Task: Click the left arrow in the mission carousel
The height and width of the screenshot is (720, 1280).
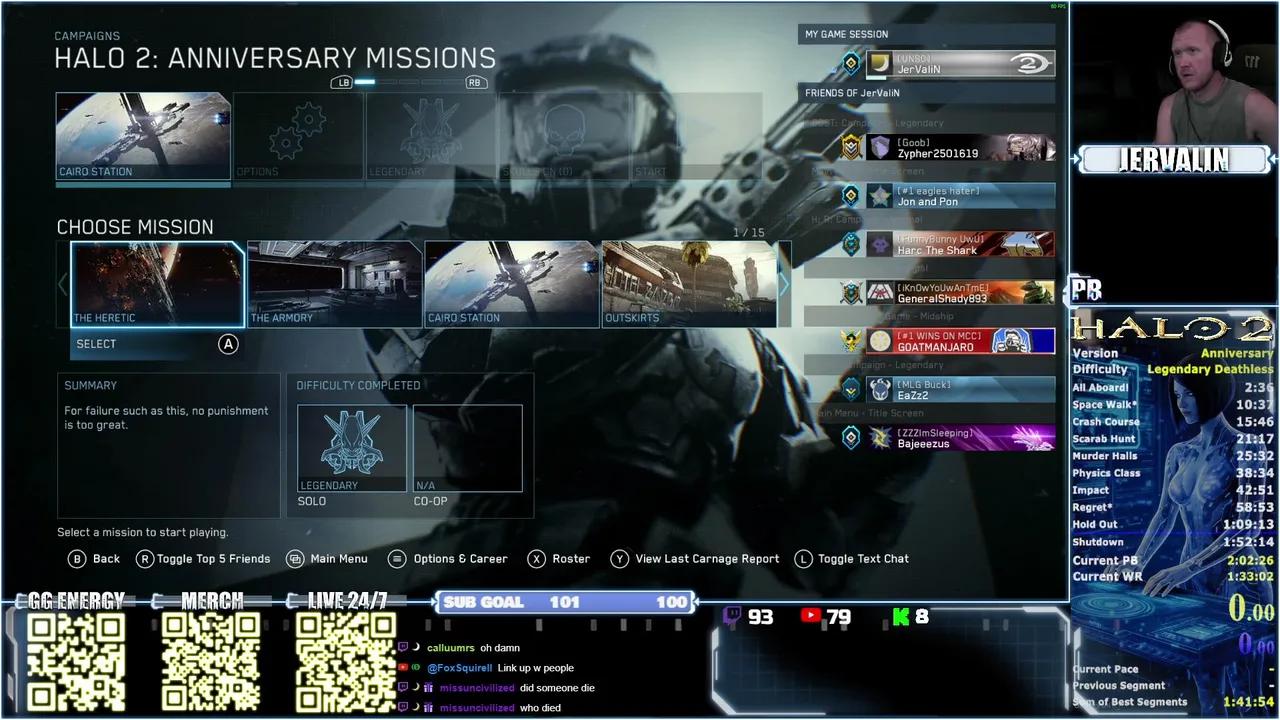Action: click(x=63, y=284)
